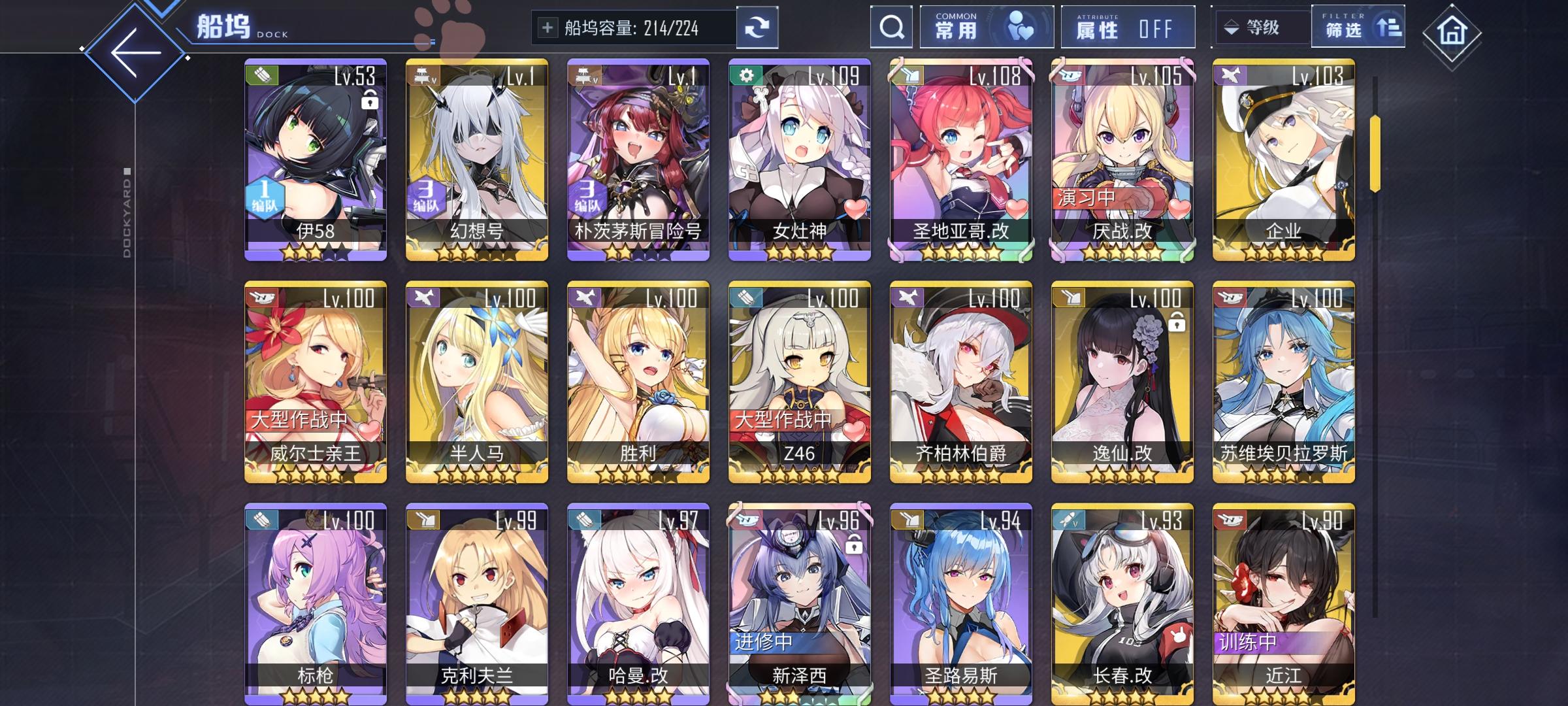
Task: Refresh the dock list with the refresh icon
Action: (757, 27)
